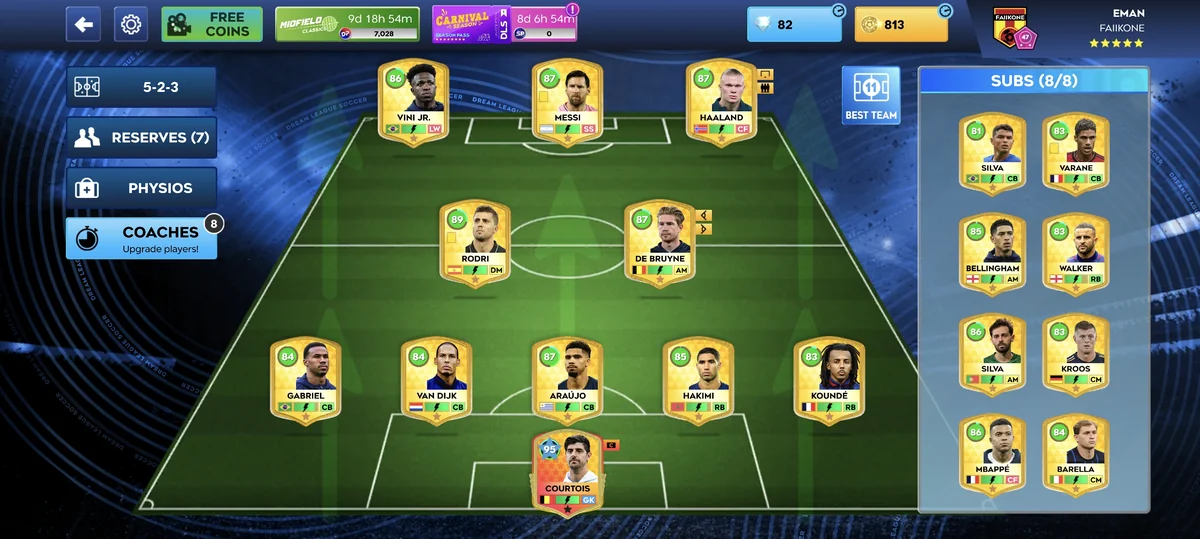
Task: Go back with the arrow button
Action: click(x=83, y=24)
